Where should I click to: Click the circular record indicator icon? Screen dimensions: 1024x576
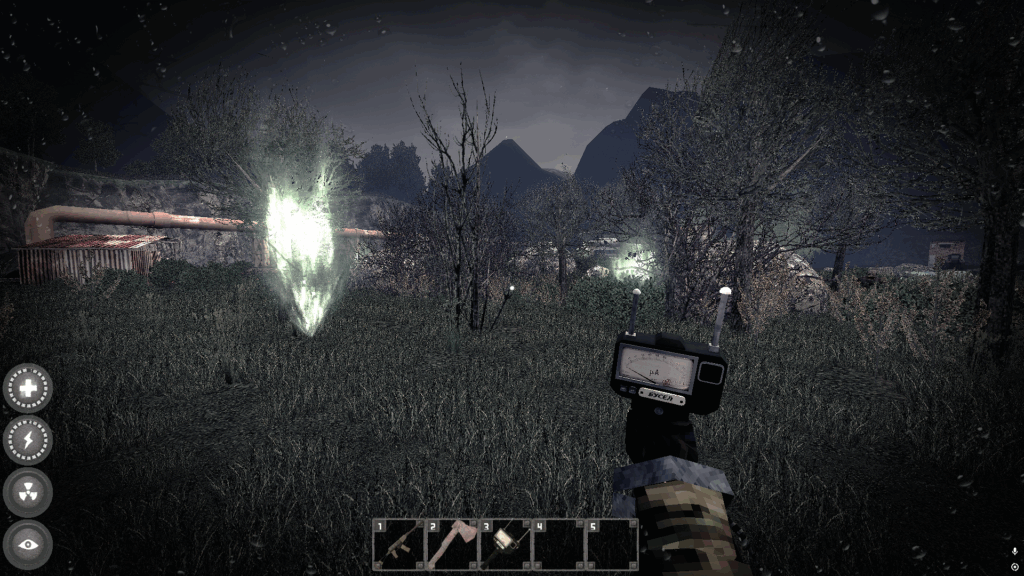click(1014, 567)
